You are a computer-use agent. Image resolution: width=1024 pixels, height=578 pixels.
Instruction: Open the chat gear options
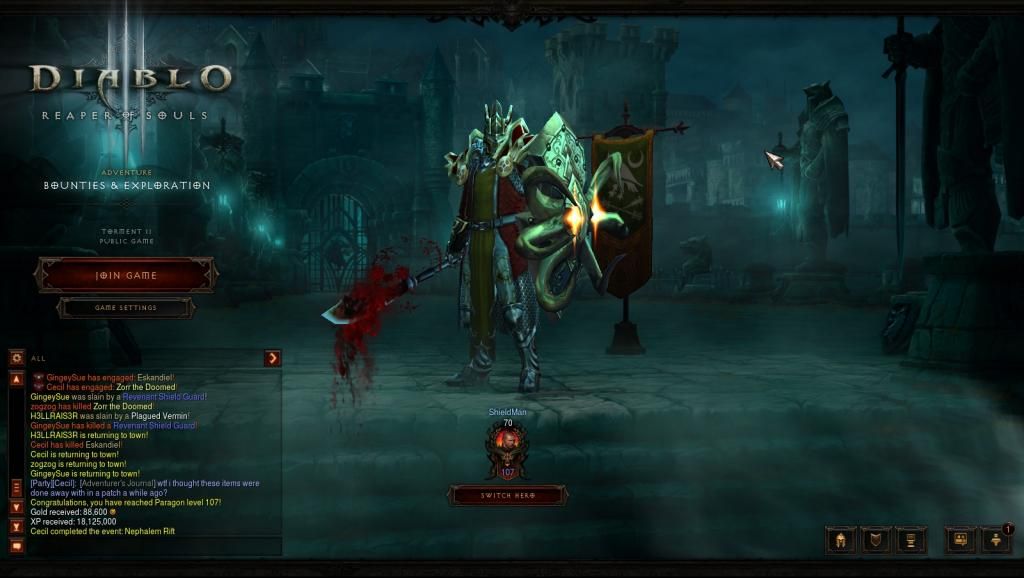(16, 357)
